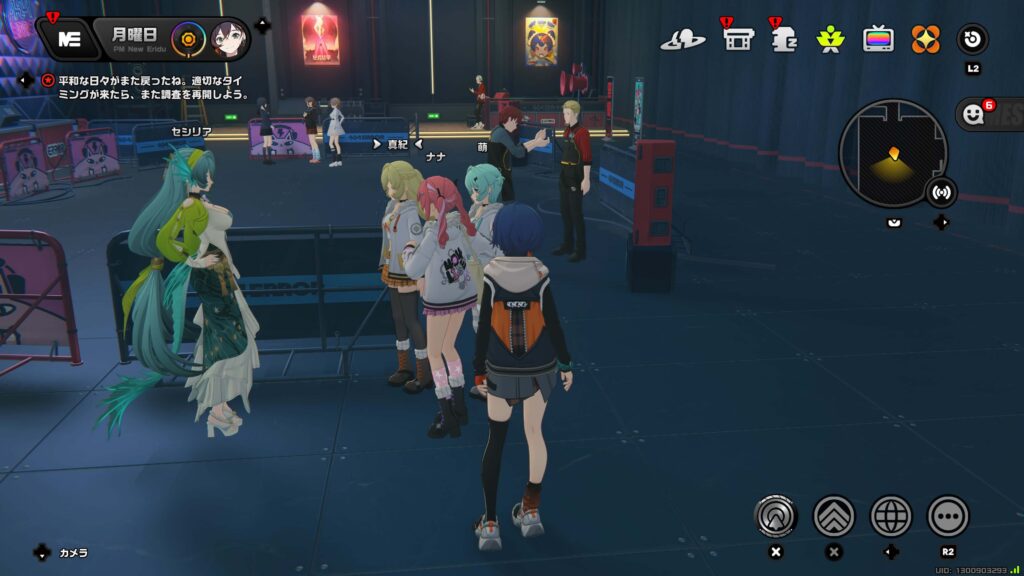Image resolution: width=1024 pixels, height=576 pixels.
Task: Open the circular minimap
Action: pos(892,153)
